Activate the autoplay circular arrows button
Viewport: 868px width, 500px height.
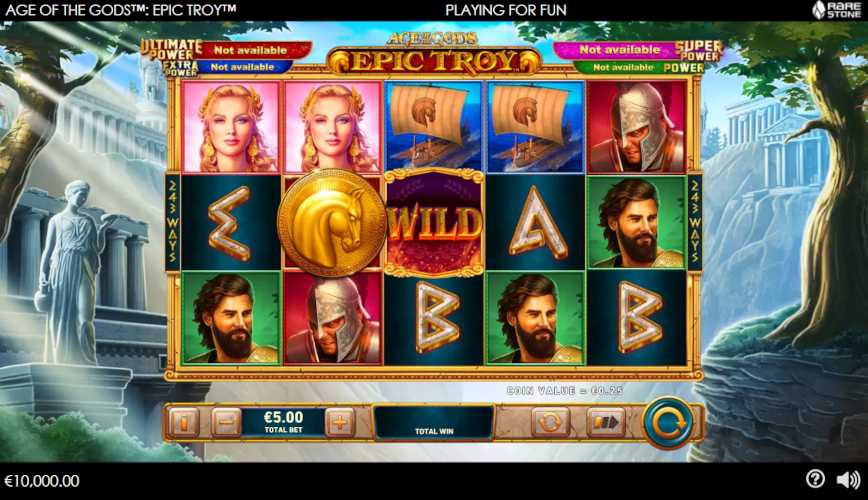[550, 423]
